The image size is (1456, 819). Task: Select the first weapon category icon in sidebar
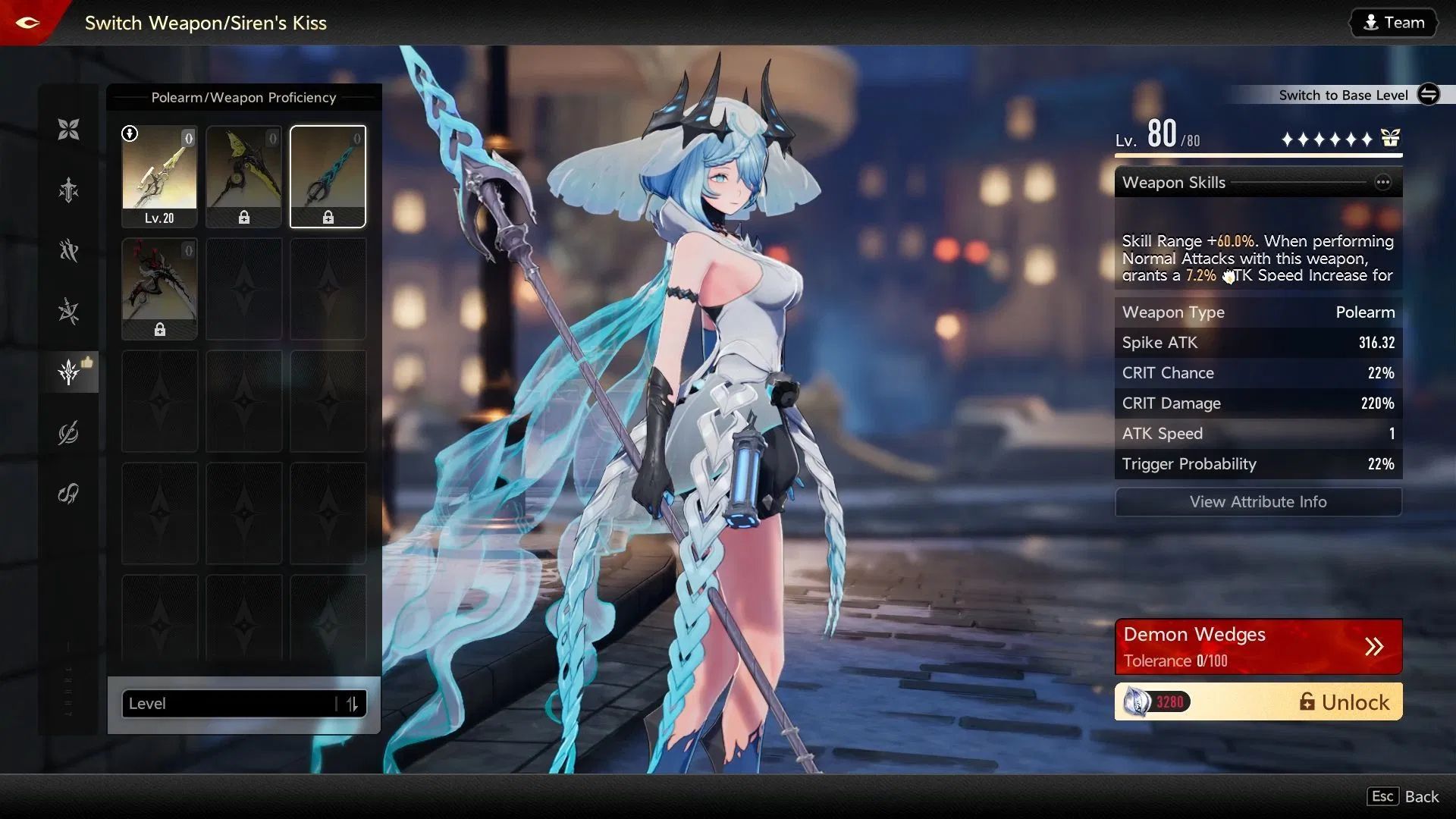(x=68, y=129)
